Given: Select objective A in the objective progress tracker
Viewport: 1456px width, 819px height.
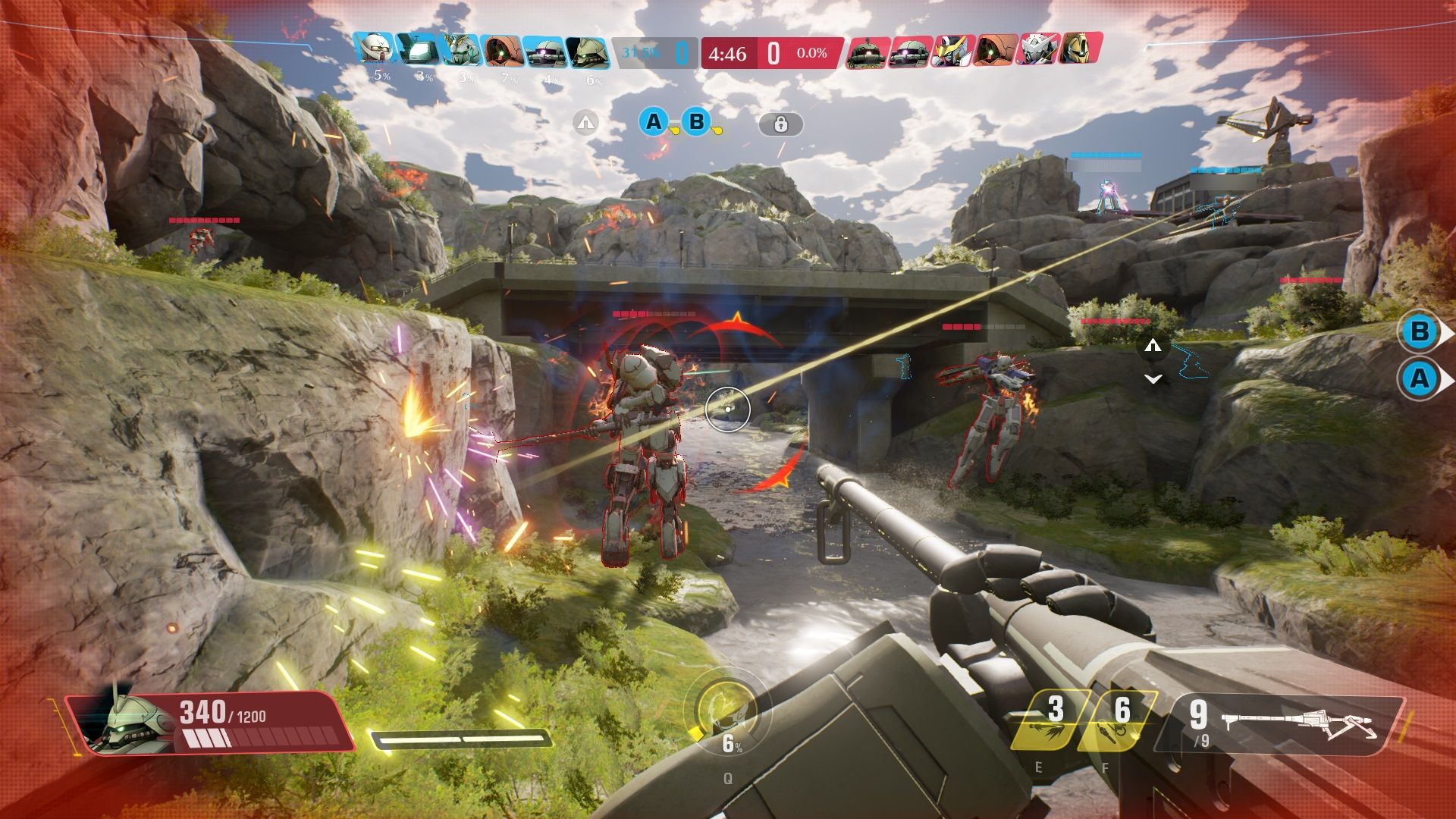Looking at the screenshot, I should (654, 122).
